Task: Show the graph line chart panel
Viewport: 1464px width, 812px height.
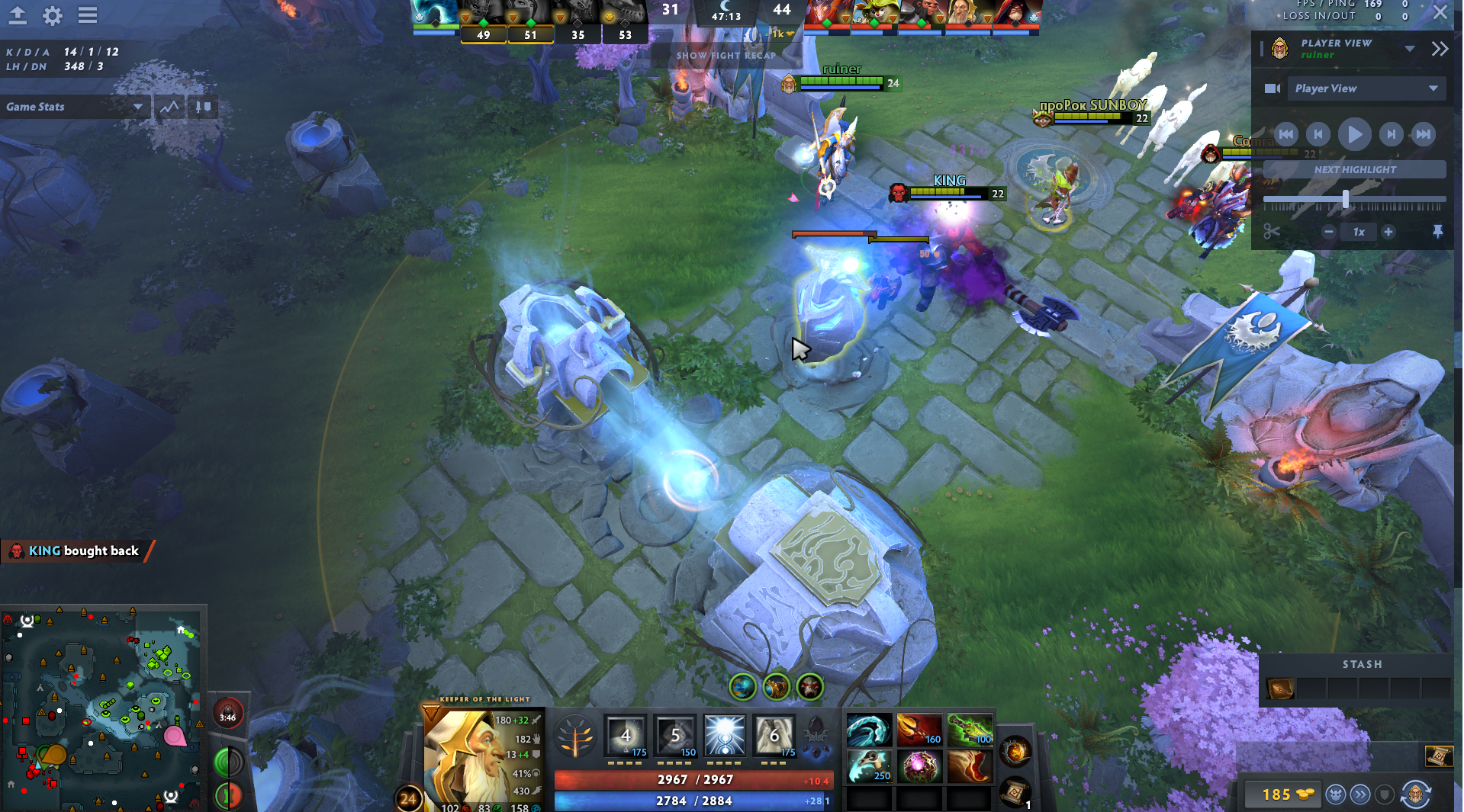Action: pos(169,107)
